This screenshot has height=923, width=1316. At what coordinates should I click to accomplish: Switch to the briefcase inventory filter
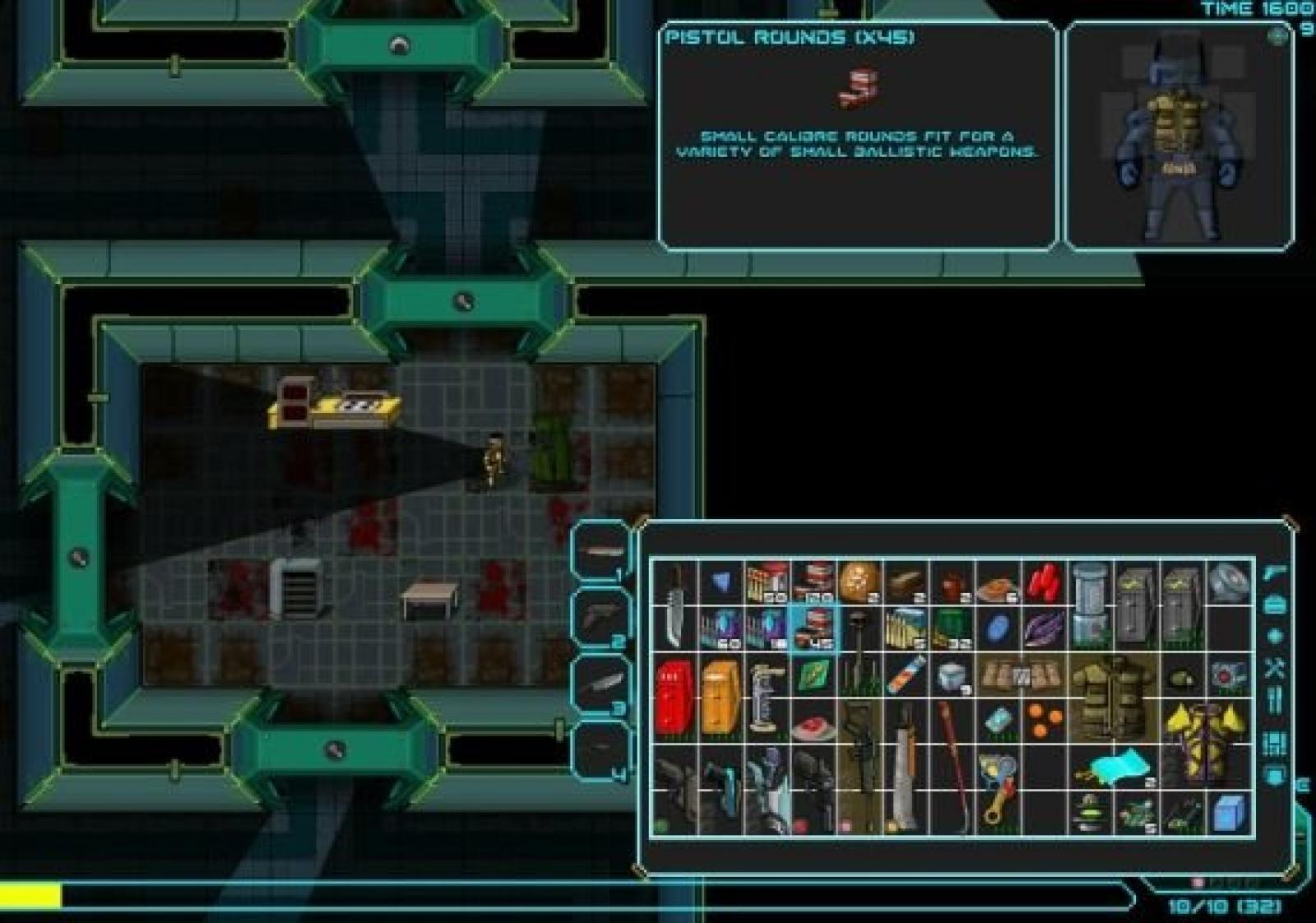pyautogui.click(x=1275, y=605)
